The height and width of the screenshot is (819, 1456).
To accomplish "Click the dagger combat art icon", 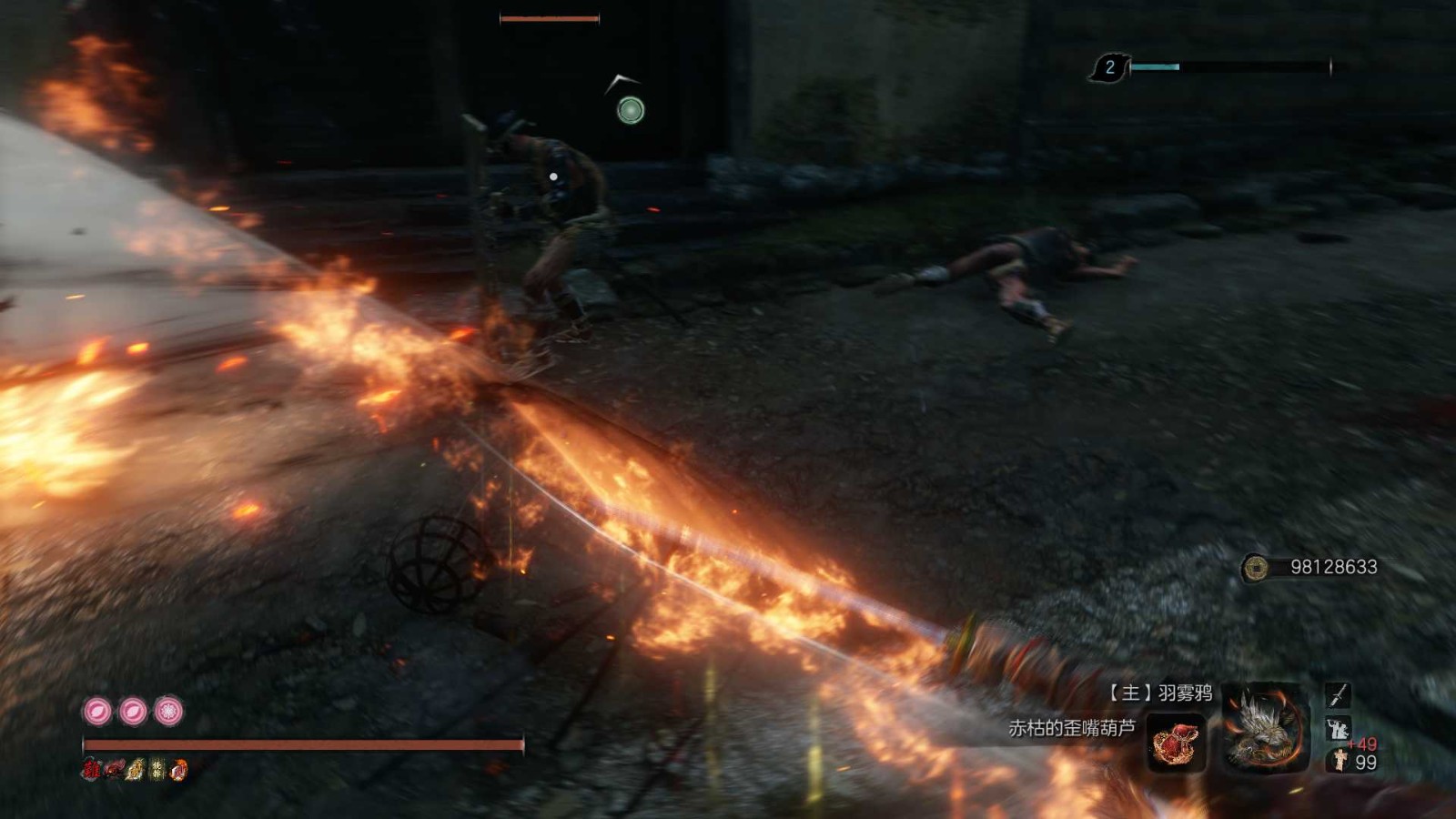I will click(x=1338, y=696).
